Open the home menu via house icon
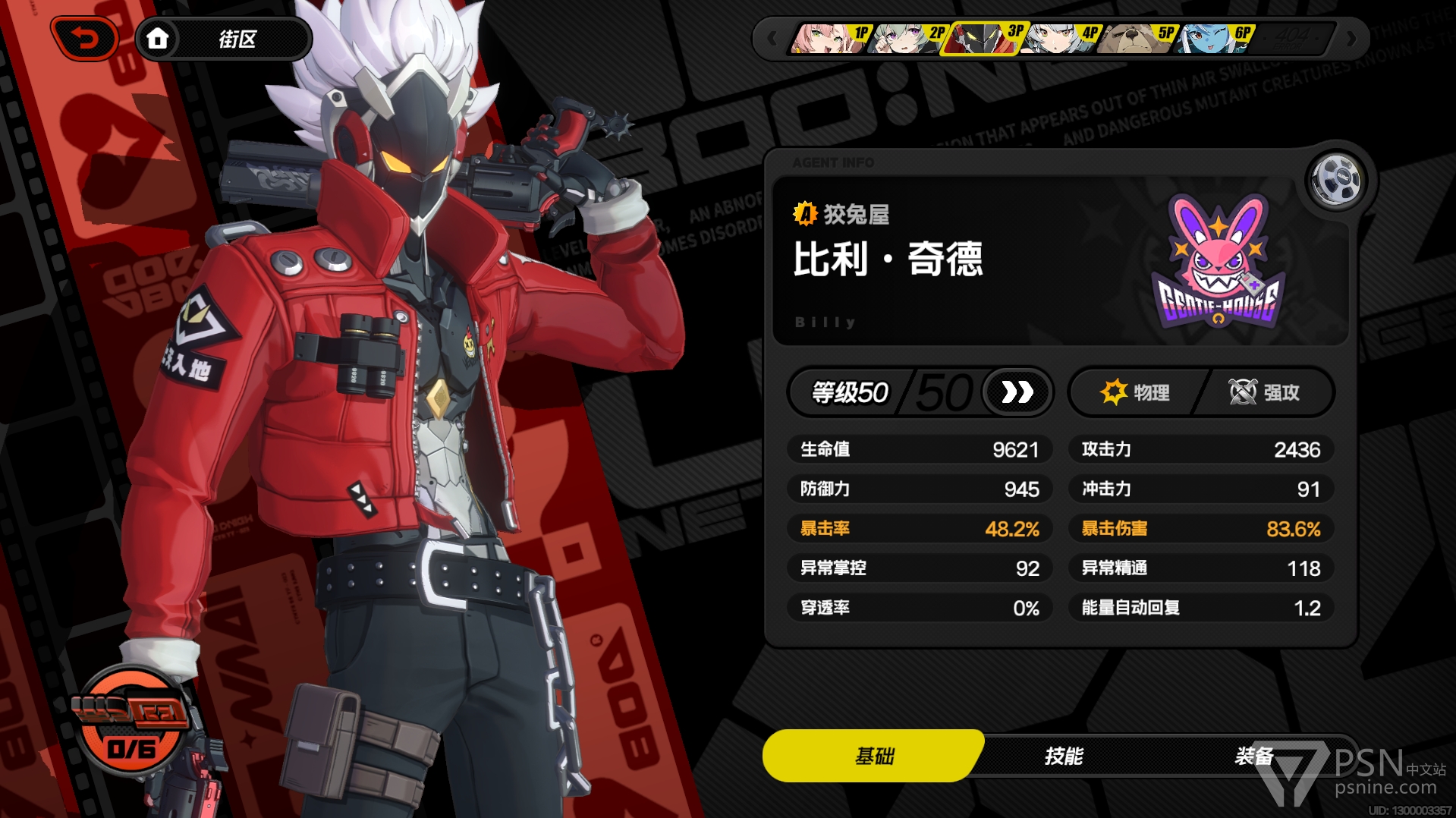 point(158,38)
